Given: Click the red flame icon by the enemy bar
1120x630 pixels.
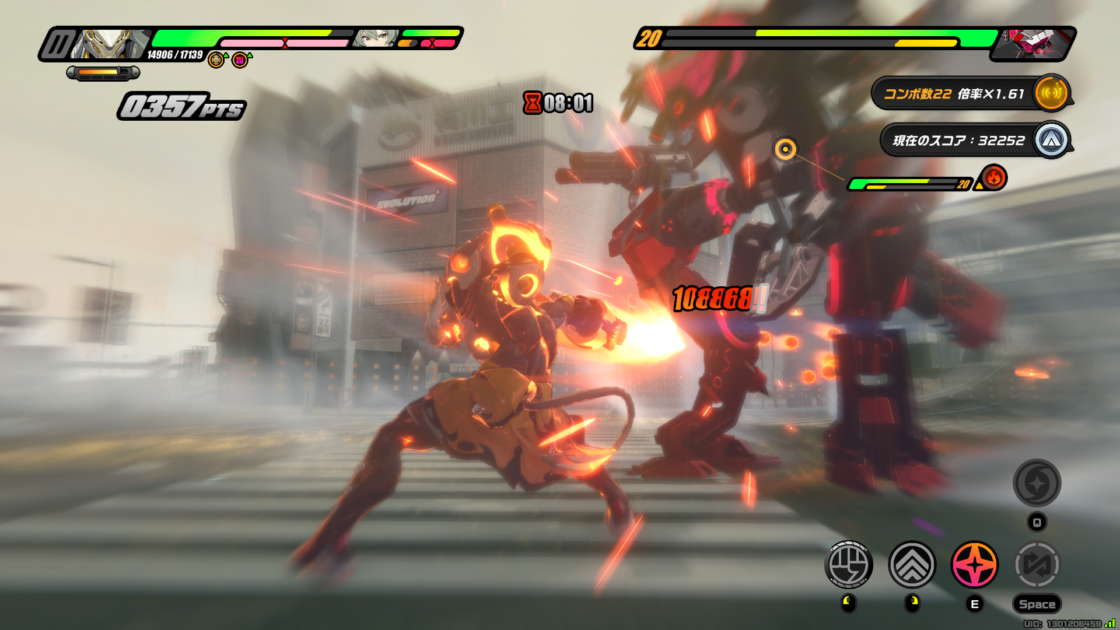Looking at the screenshot, I should [994, 179].
